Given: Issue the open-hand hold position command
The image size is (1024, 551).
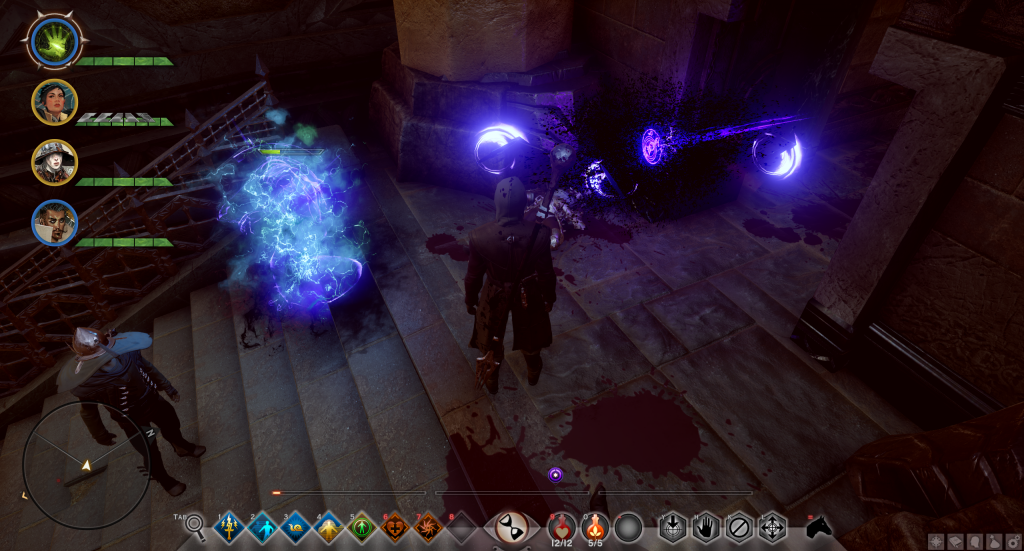Looking at the screenshot, I should coord(704,525).
